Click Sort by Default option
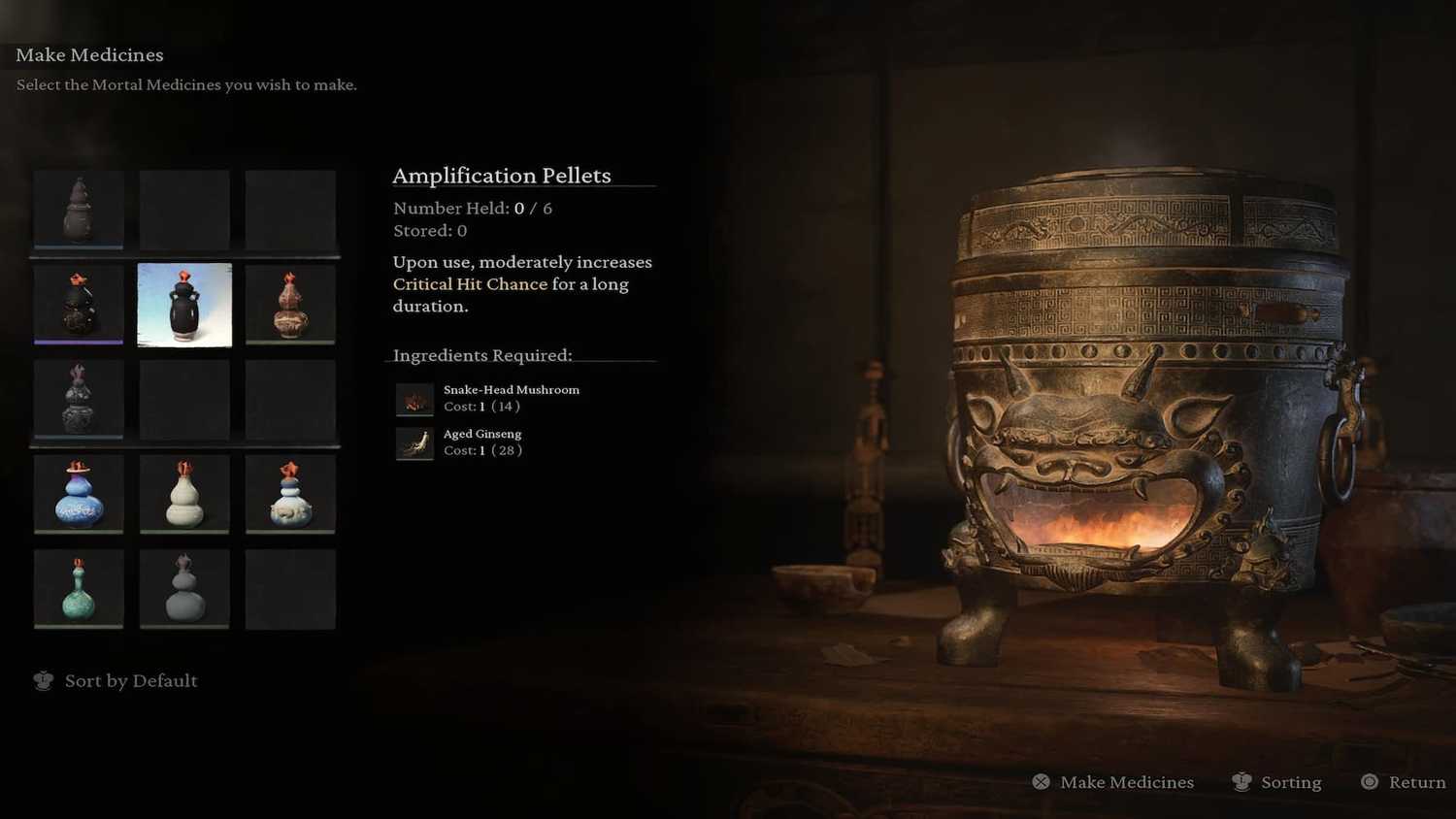1456x819 pixels. (x=130, y=681)
